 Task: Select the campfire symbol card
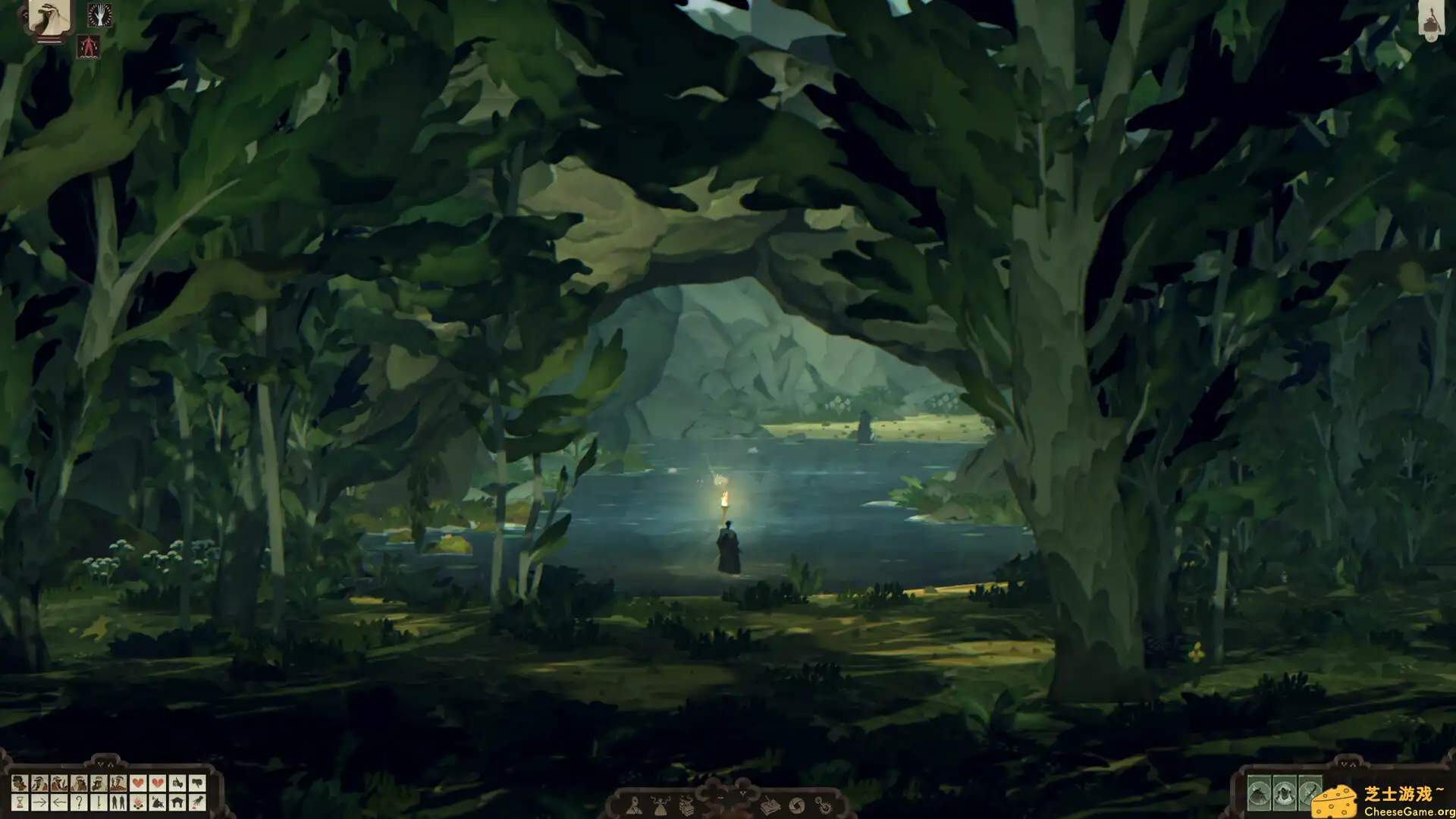coord(137,803)
